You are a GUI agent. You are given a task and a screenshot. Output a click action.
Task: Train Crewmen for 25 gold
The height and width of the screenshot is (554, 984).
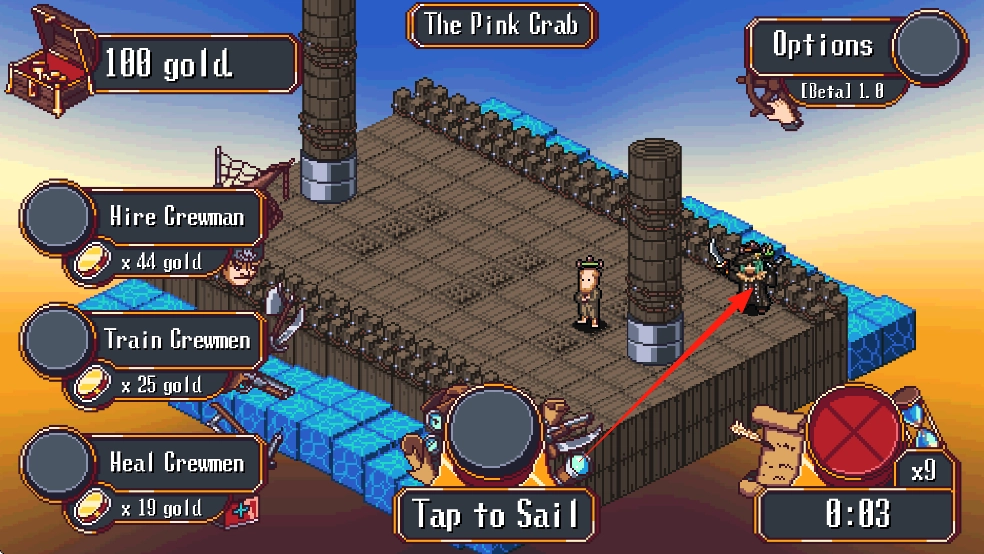point(59,340)
